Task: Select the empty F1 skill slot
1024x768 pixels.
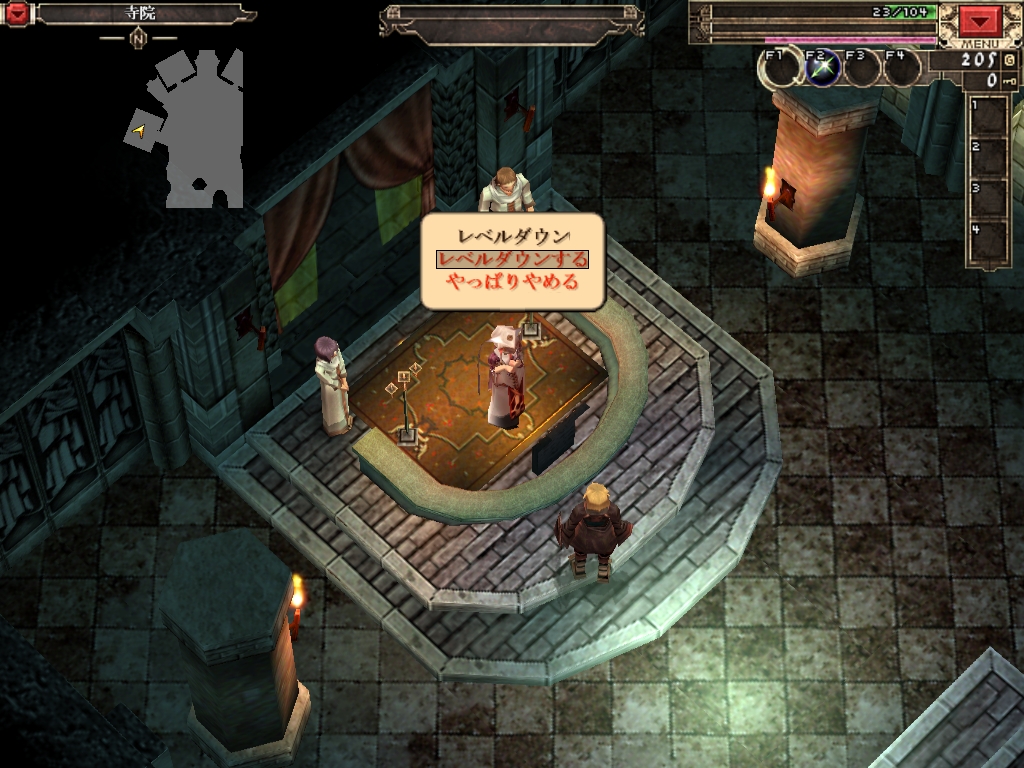Action: (782, 69)
